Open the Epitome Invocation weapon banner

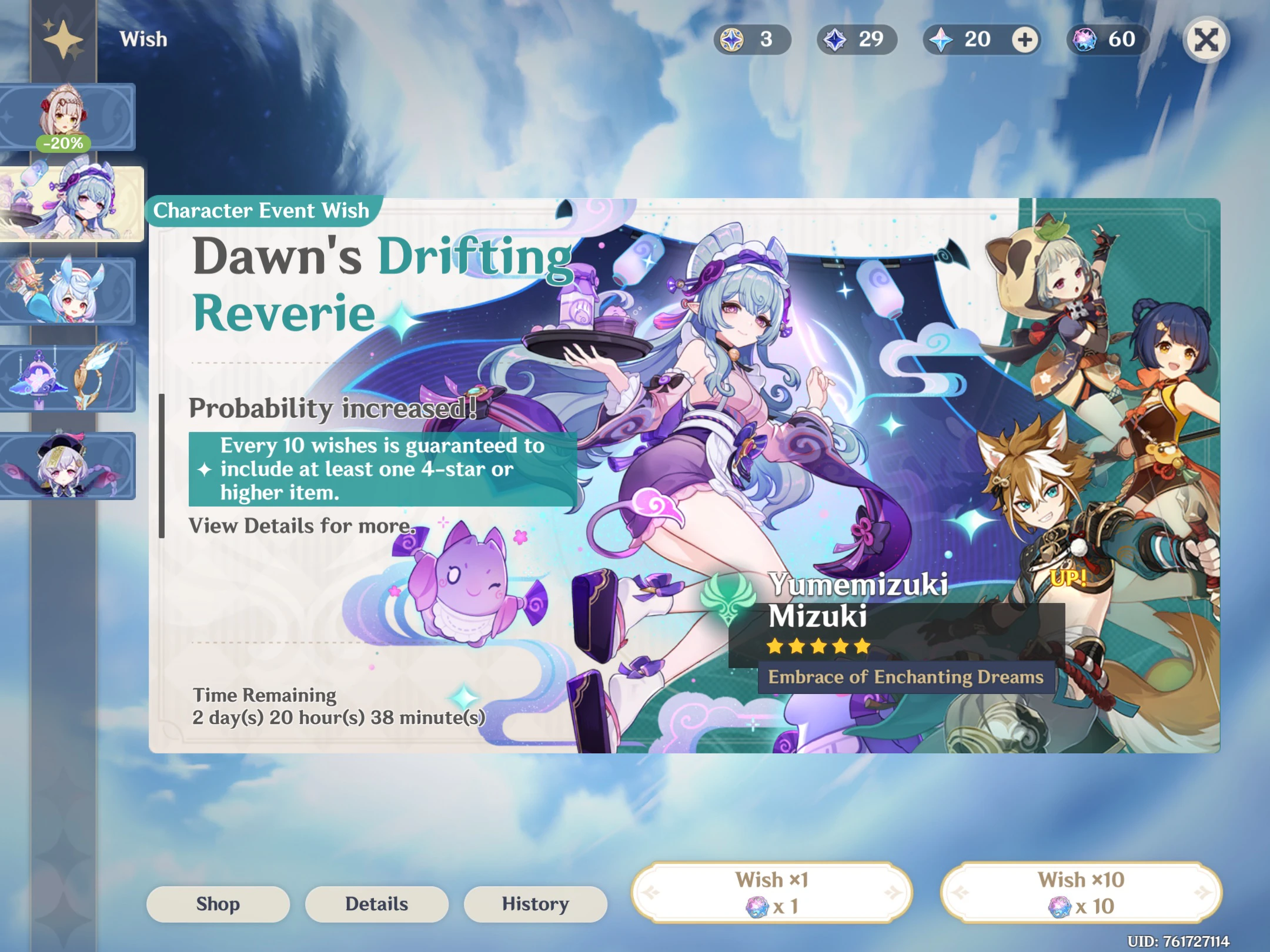click(x=69, y=376)
